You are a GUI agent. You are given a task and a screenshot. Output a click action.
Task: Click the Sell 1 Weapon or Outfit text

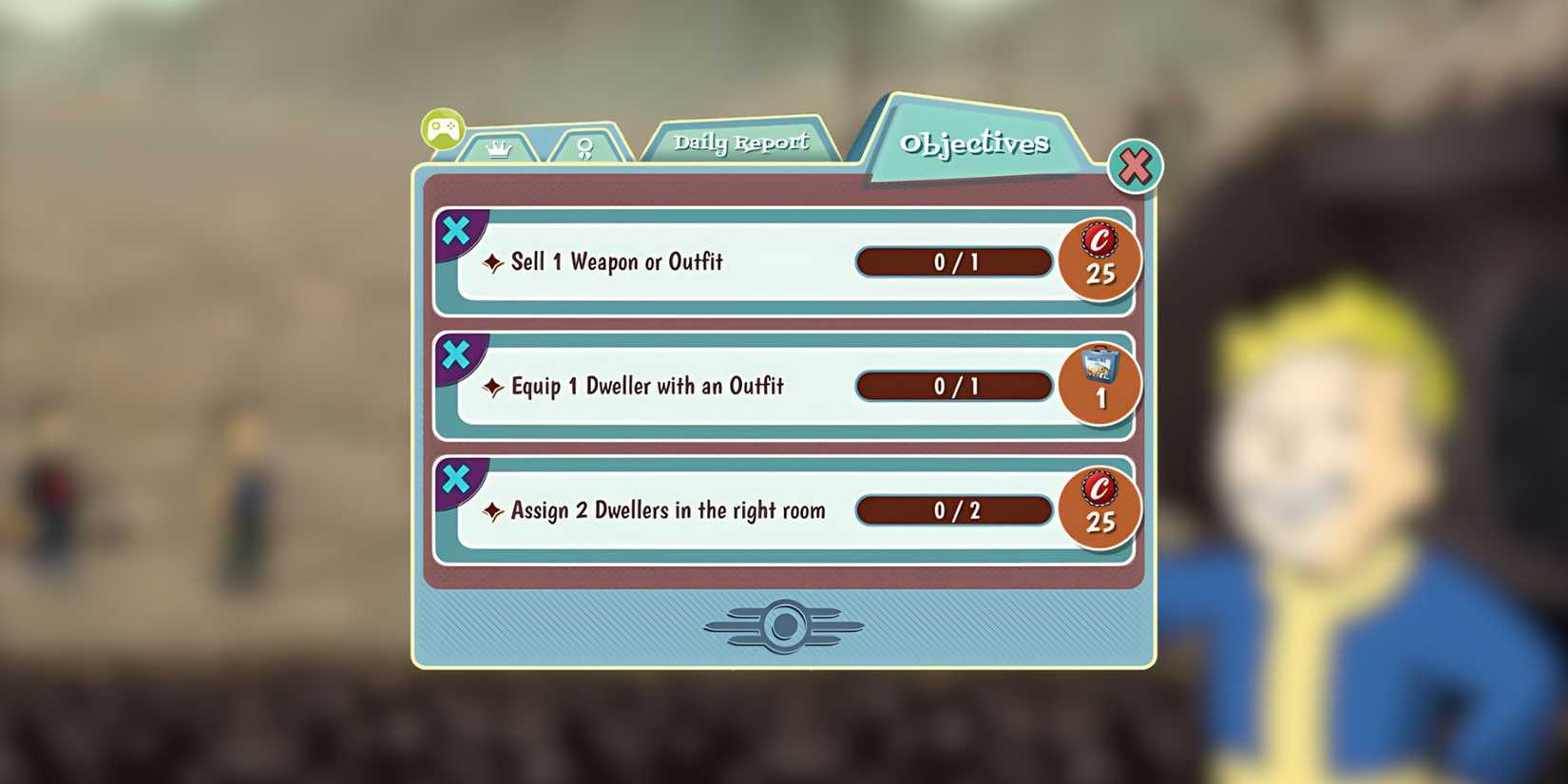[x=617, y=262]
